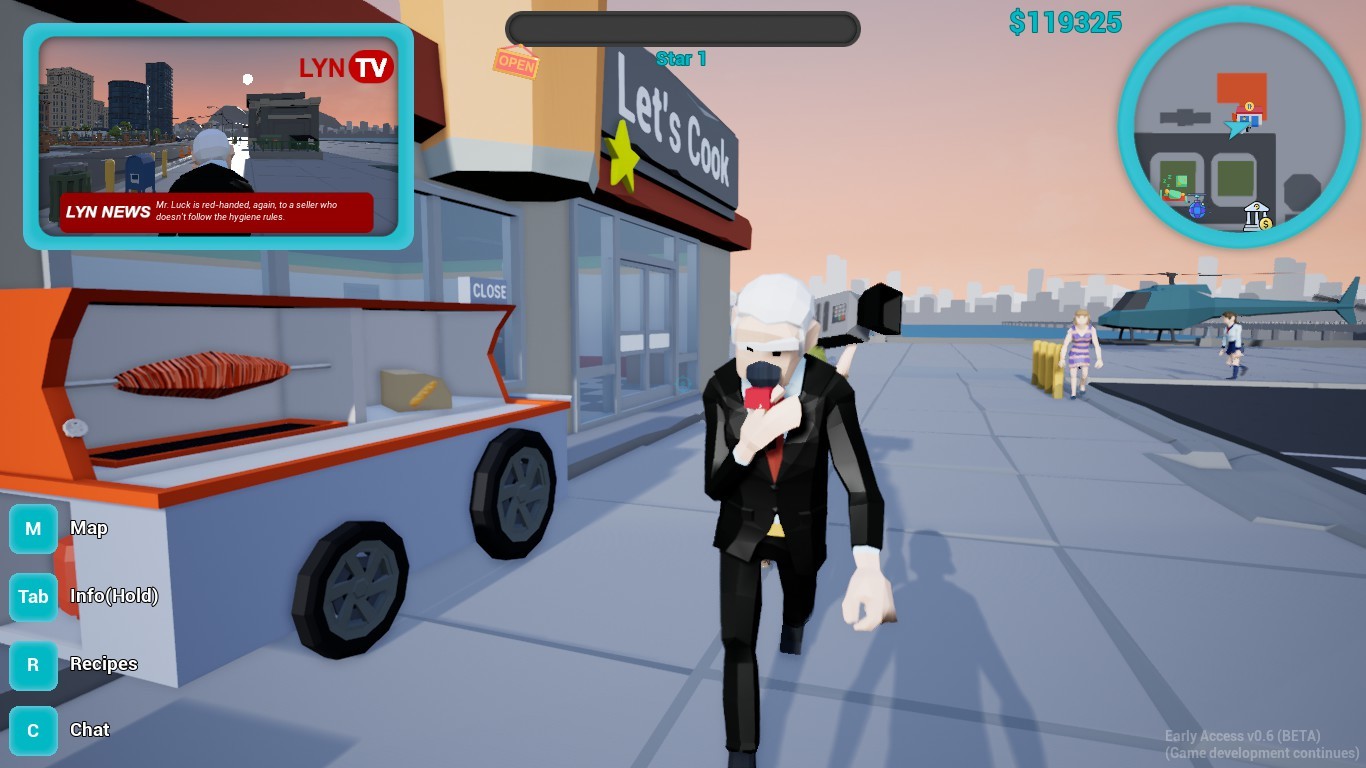
Task: Open the Recipes panel via the R button
Action: 33,664
